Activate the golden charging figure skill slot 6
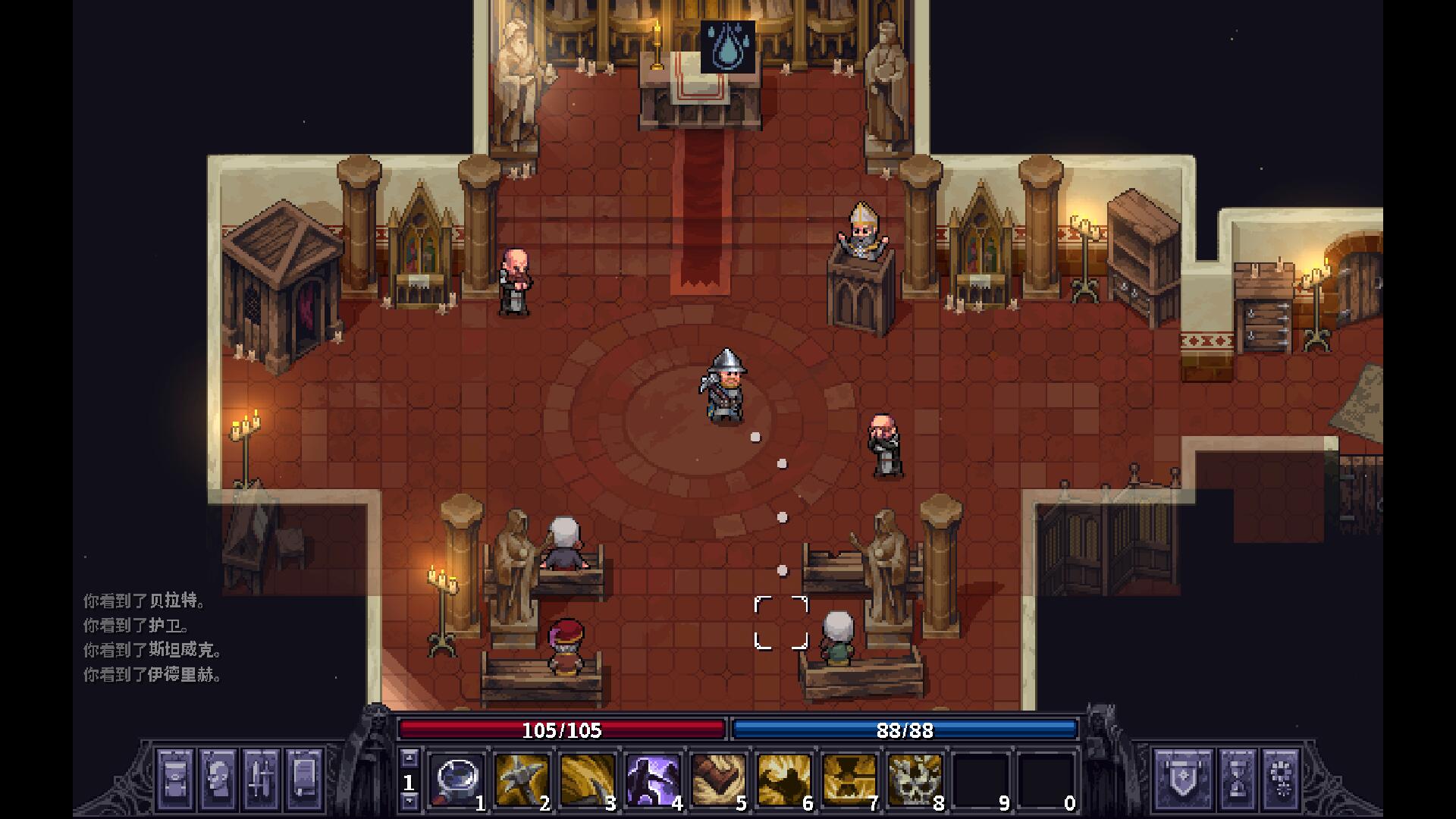The height and width of the screenshot is (819, 1456). [783, 779]
